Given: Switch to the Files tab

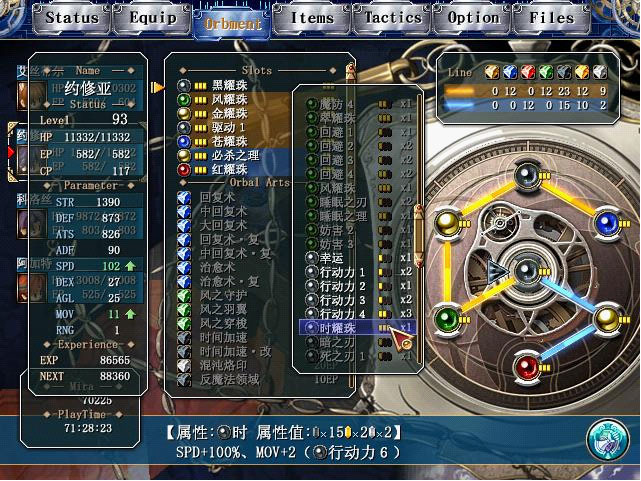Looking at the screenshot, I should pyautogui.click(x=551, y=18).
